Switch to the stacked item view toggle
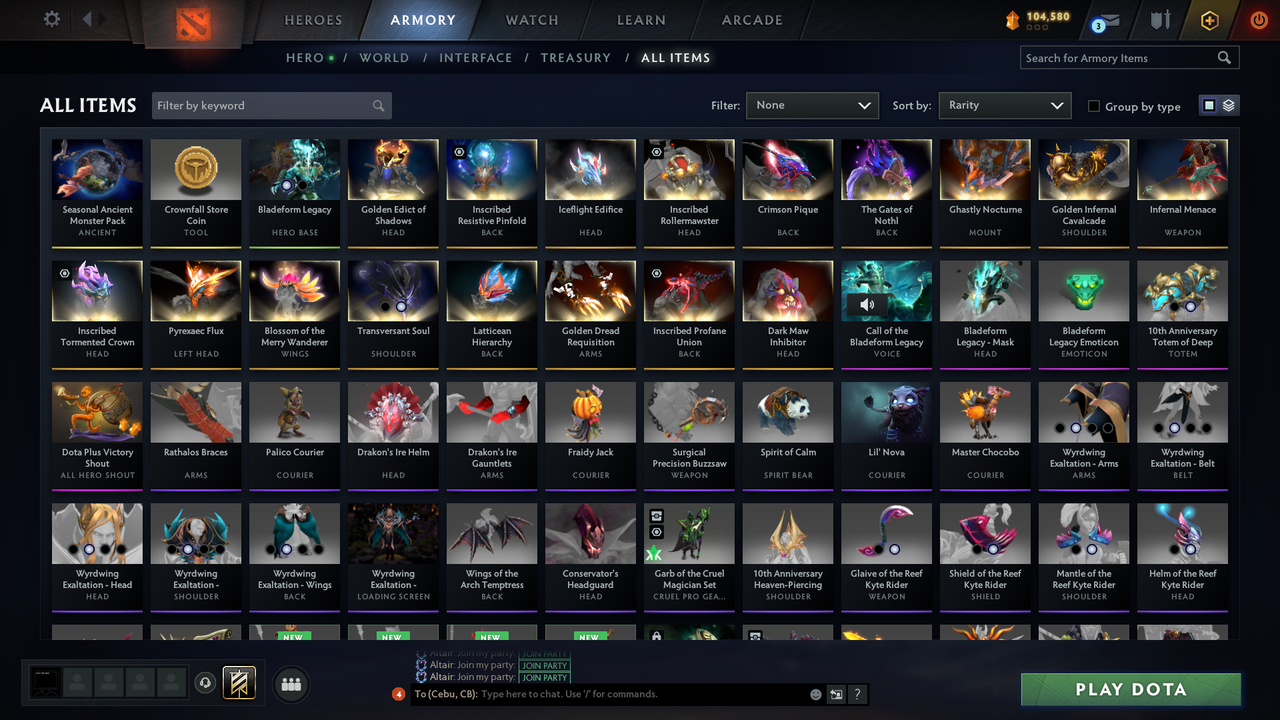The width and height of the screenshot is (1280, 720). [1227, 105]
